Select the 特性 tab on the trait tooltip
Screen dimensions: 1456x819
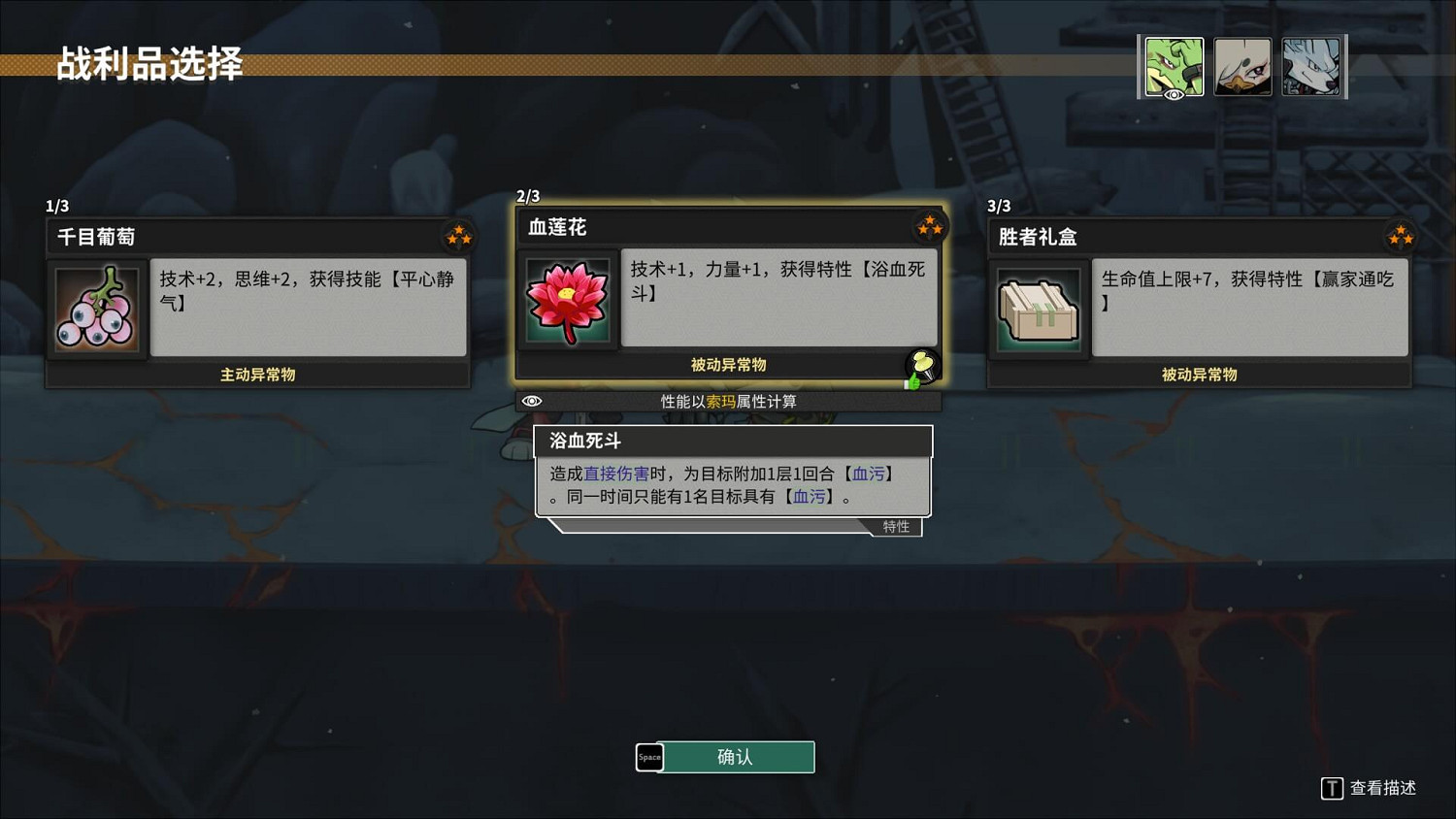coord(895,526)
